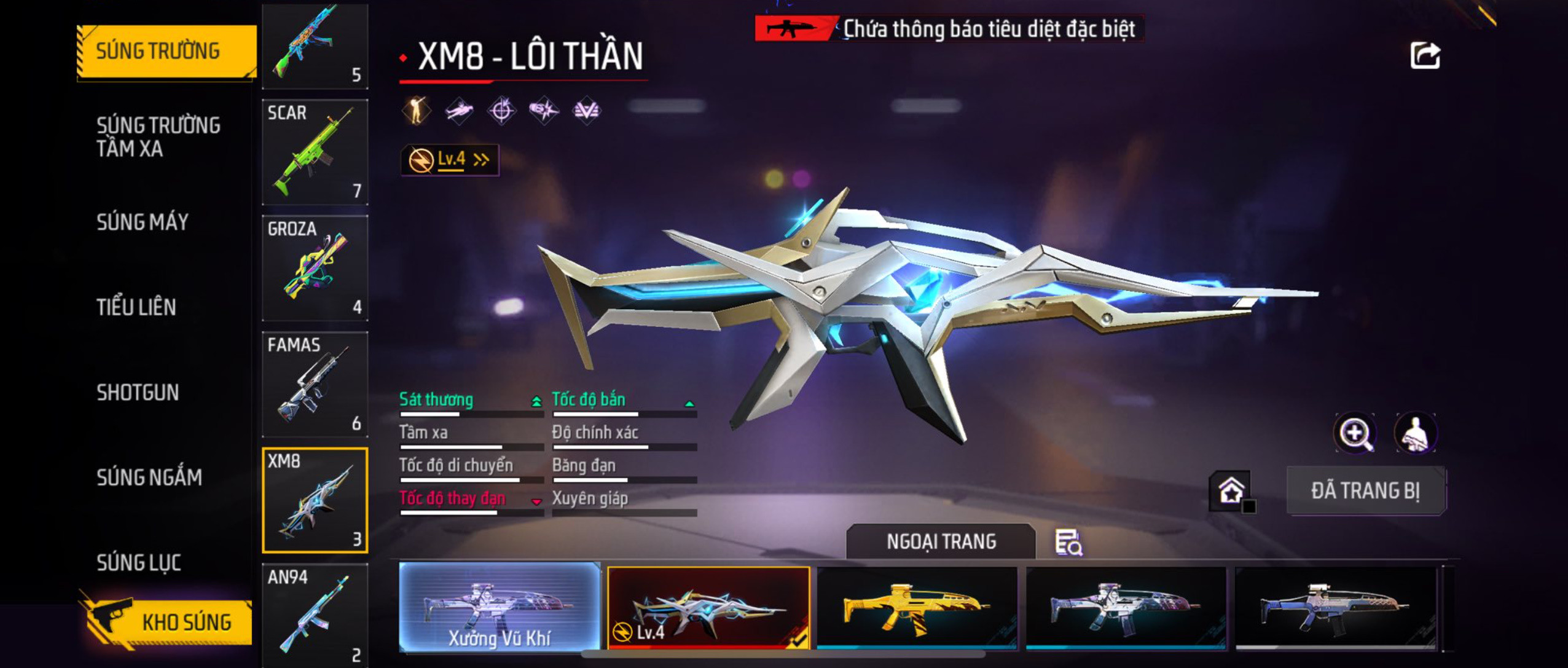Screen dimensions: 1568x668
Task: Pick the FAMAS weapon tile
Action: tap(315, 384)
